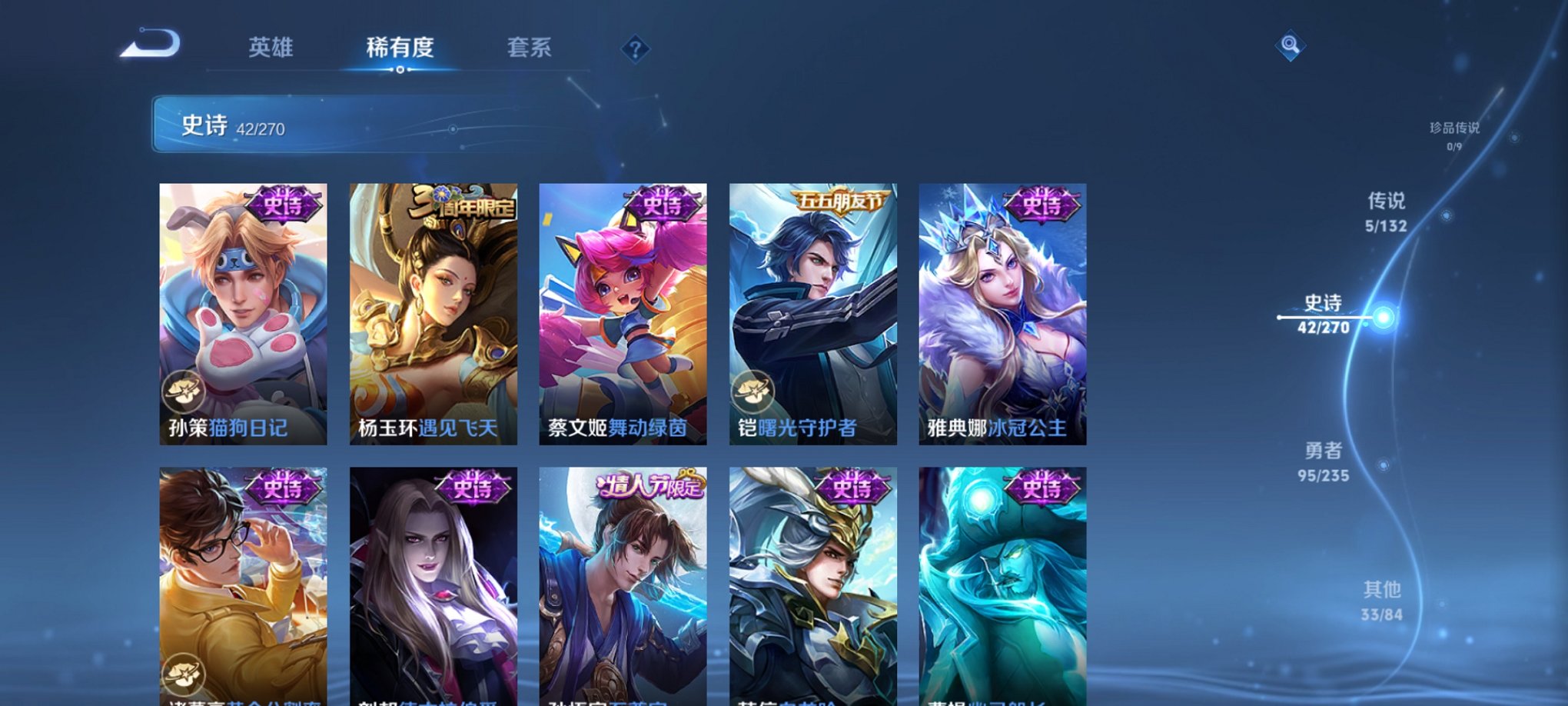Click the 史诗 badge on 雅典娜 card
Screen dimensions: 1568x706
click(1044, 202)
